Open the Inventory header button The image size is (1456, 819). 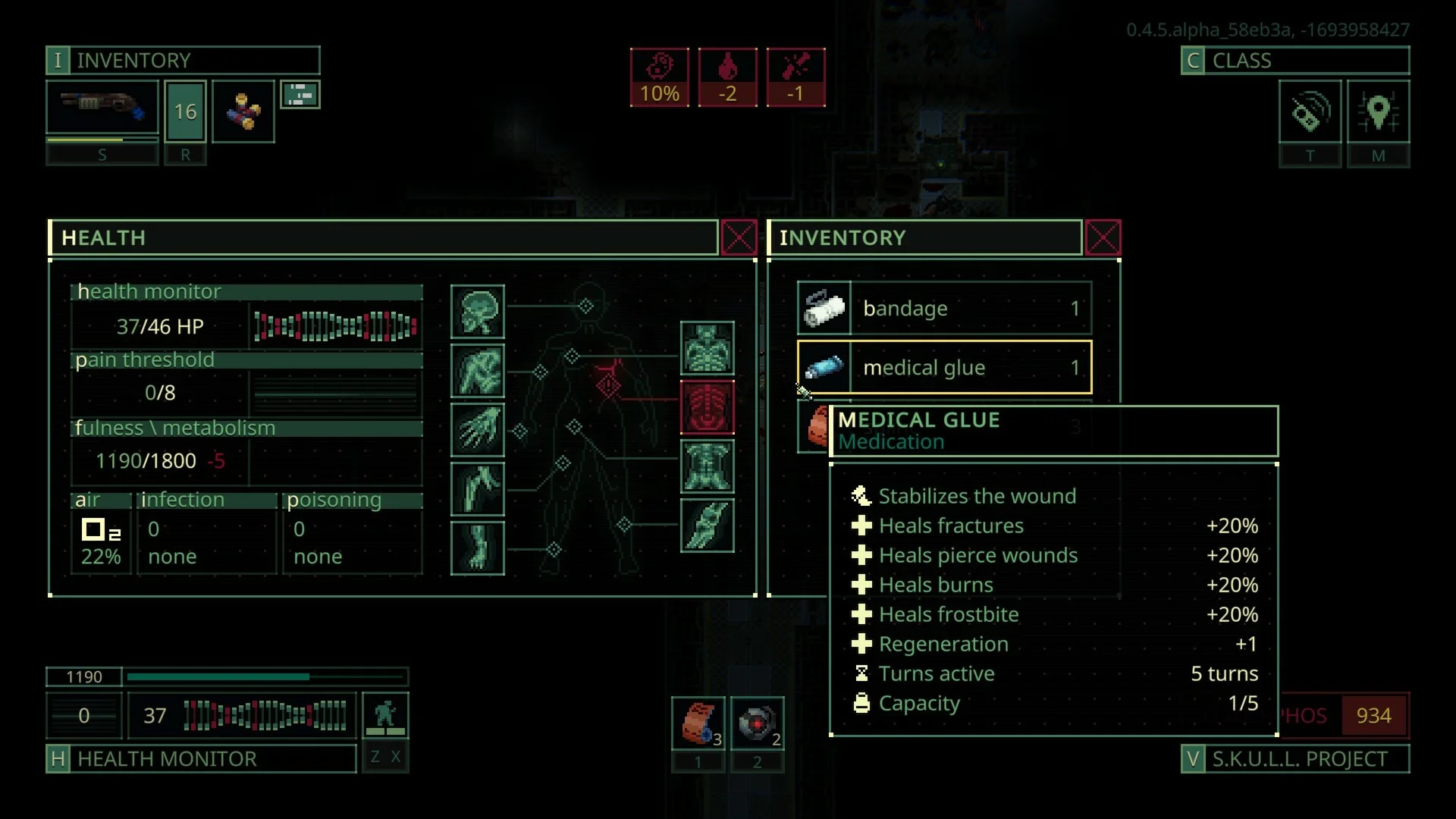point(183,61)
